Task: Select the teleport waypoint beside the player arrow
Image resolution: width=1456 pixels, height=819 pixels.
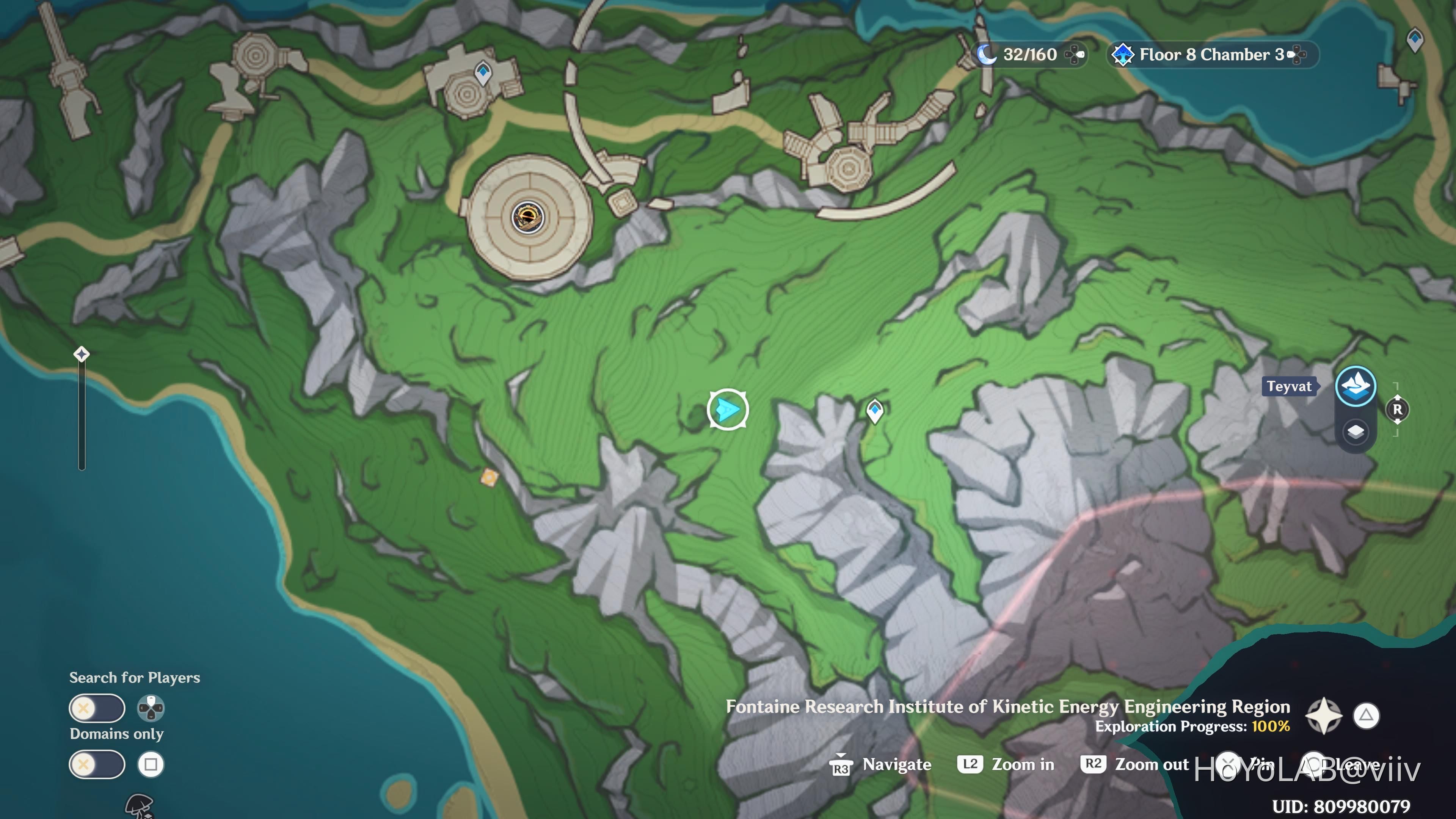Action: [874, 411]
